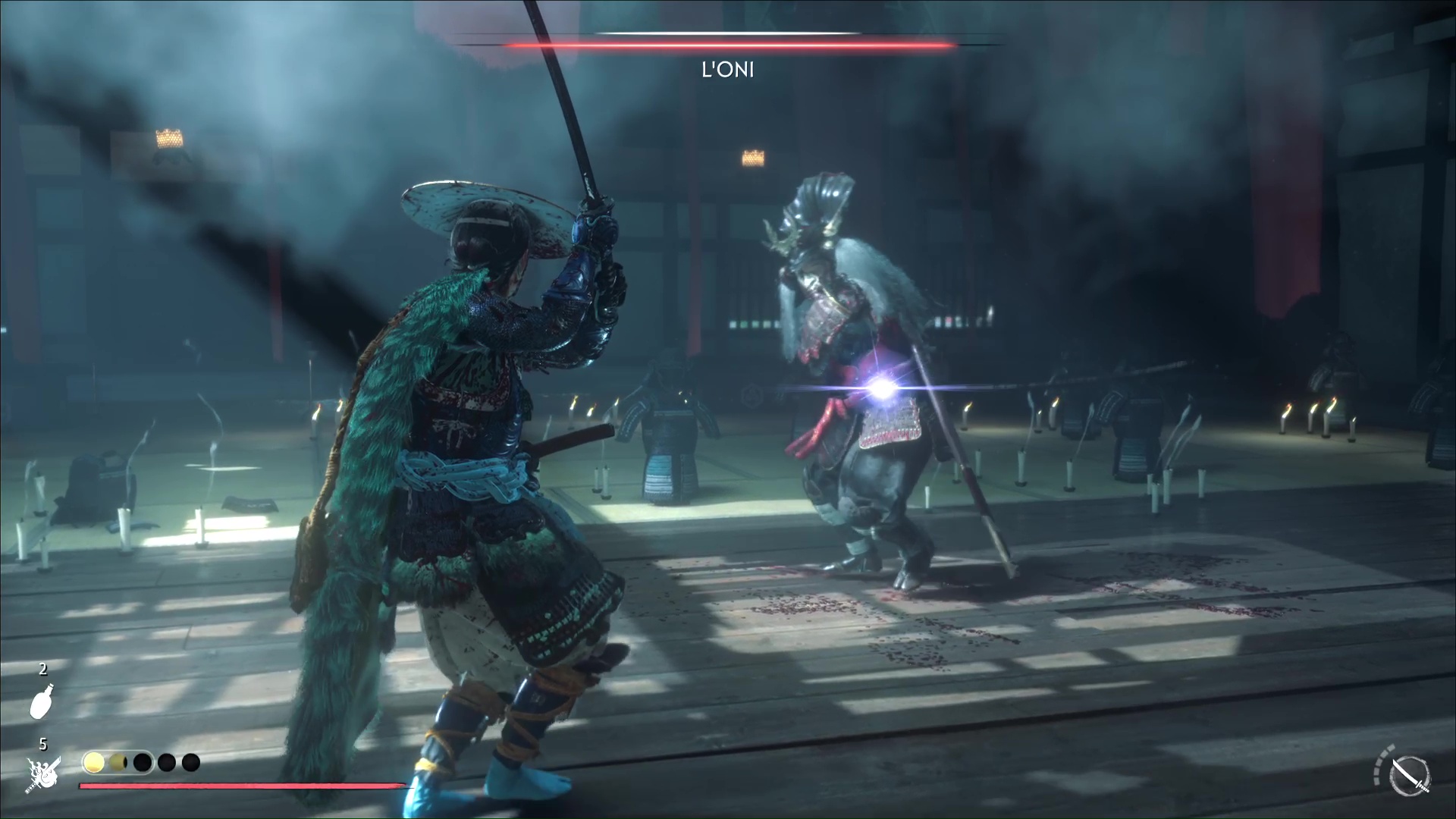Activate the flaming mask and sword ability

tap(43, 773)
